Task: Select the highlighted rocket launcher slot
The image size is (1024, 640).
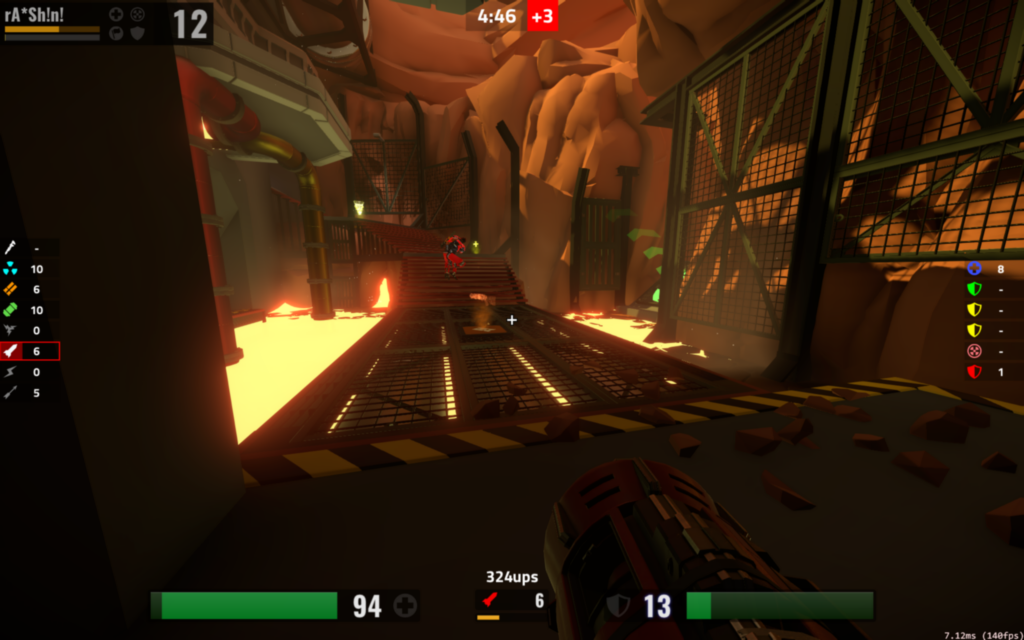Action: pyautogui.click(x=29, y=351)
